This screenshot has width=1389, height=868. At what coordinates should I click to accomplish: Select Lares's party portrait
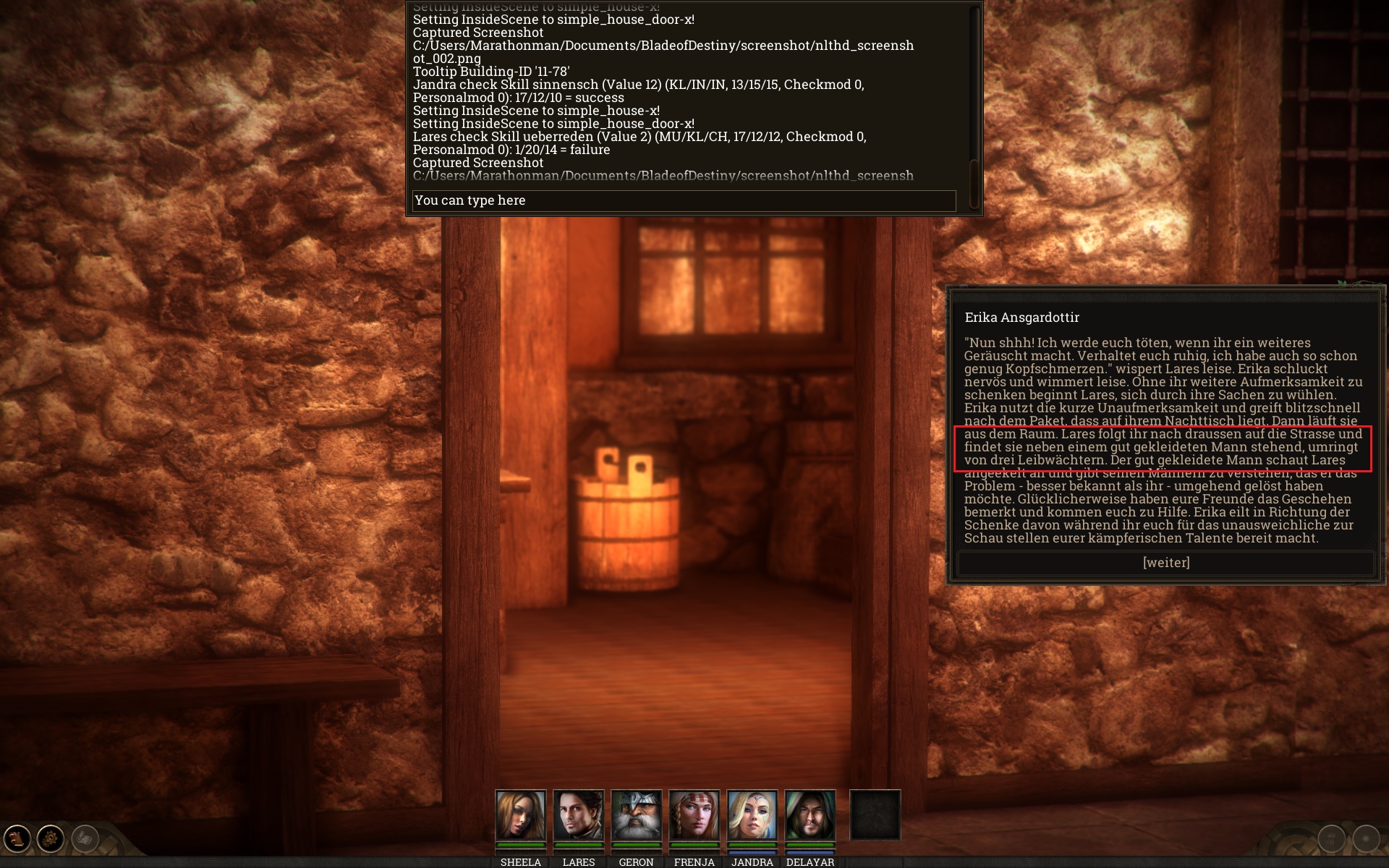[578, 814]
